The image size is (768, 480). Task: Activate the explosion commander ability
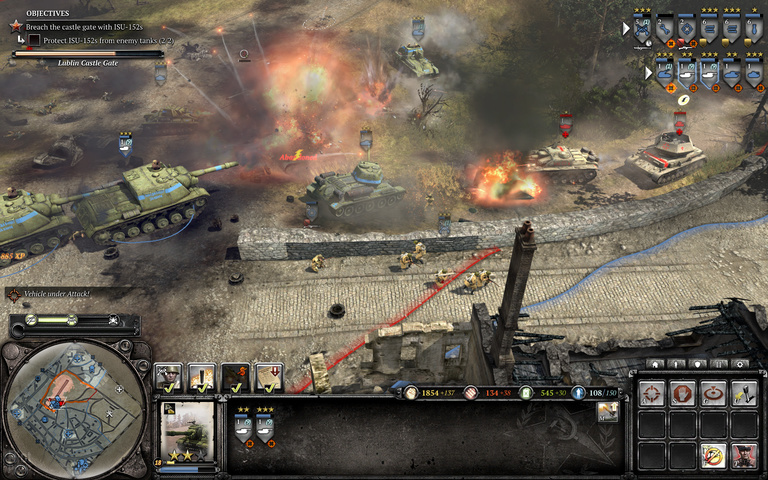(202, 377)
